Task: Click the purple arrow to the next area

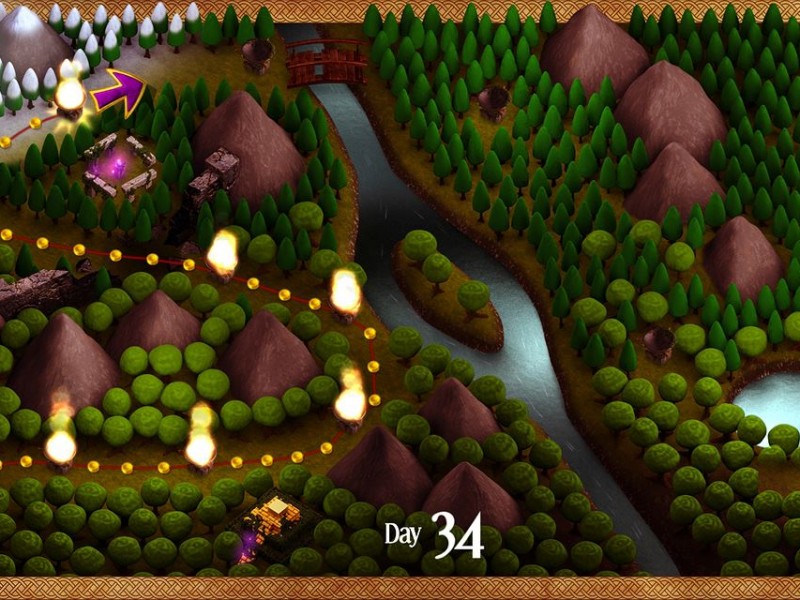Action: coord(118,90)
